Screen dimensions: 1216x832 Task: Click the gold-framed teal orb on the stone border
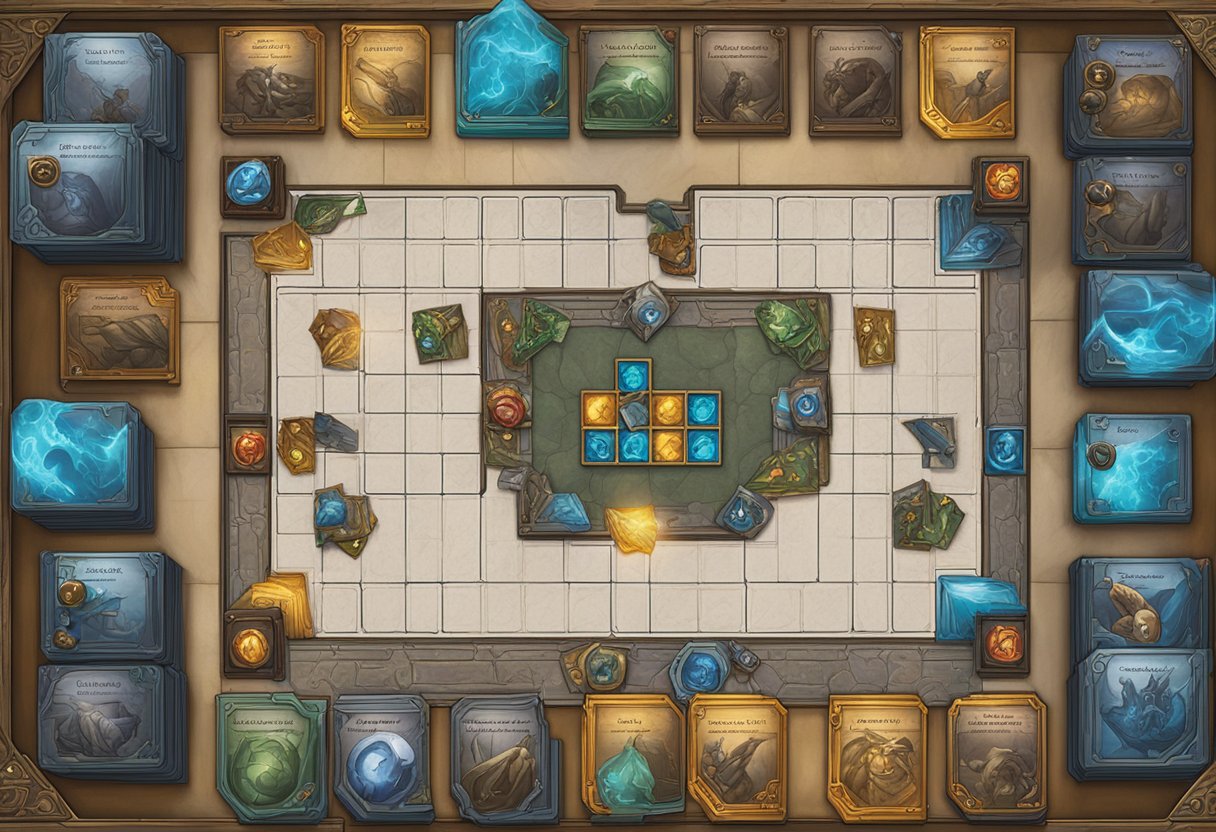[597, 666]
